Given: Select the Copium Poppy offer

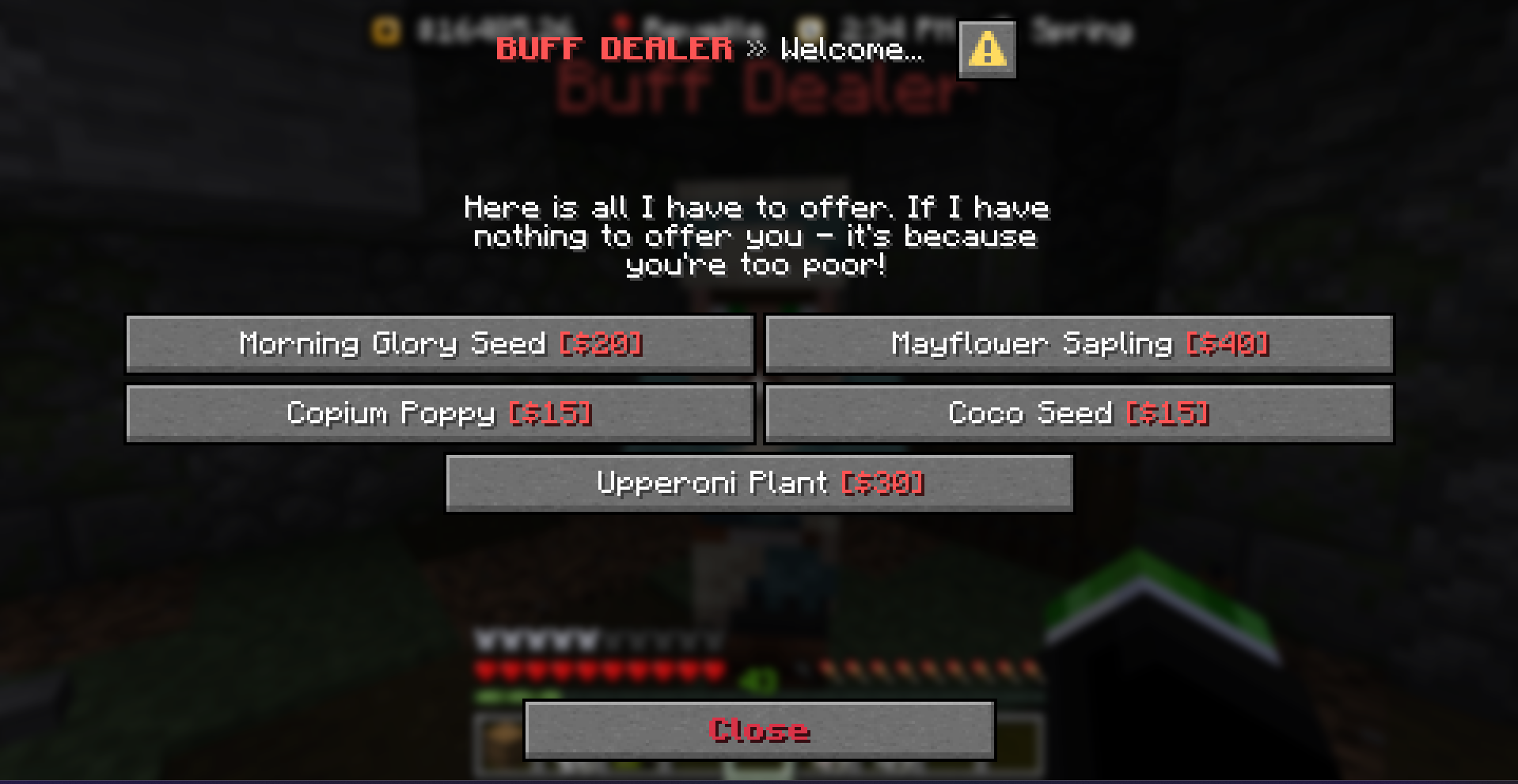Looking at the screenshot, I should tap(438, 413).
